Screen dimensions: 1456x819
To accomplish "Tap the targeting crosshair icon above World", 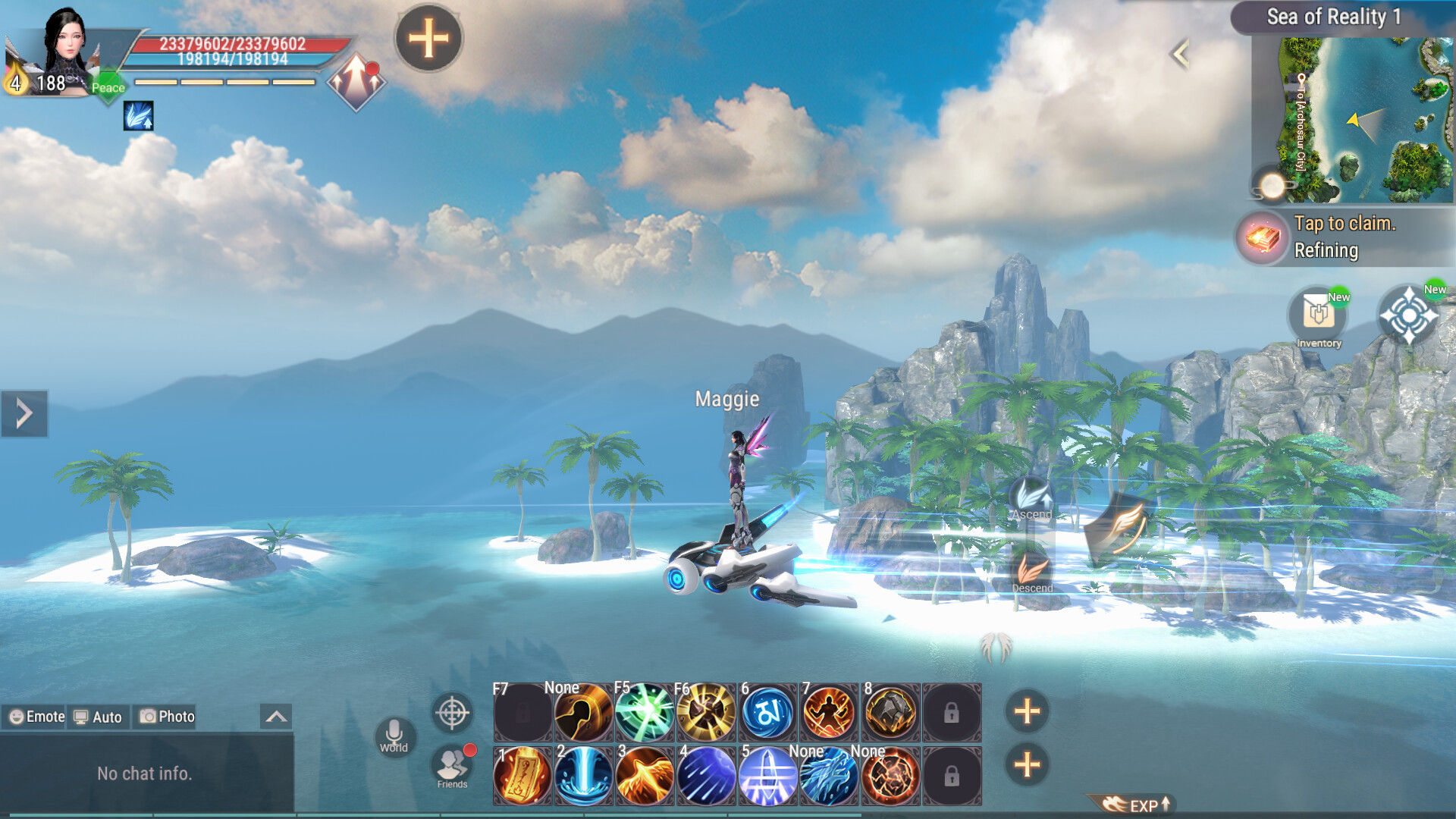I will [x=452, y=714].
